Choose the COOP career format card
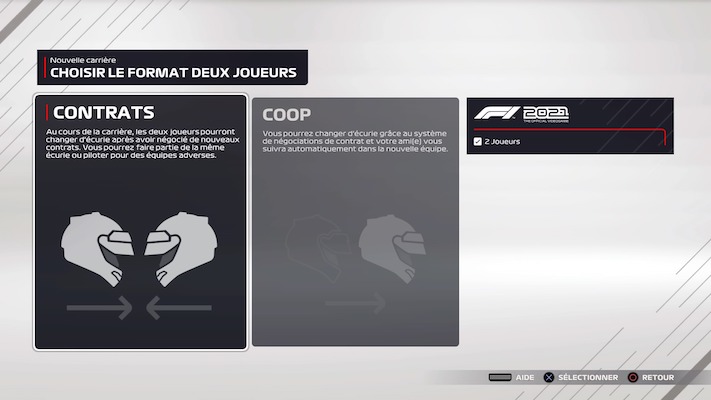This screenshot has width=711, height=400. [x=355, y=222]
